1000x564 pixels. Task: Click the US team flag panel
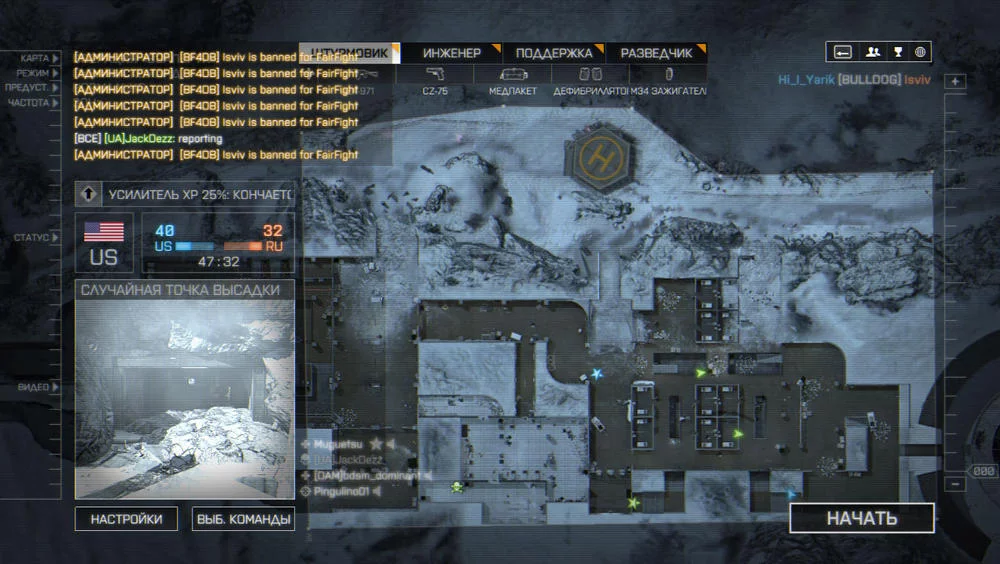point(104,242)
